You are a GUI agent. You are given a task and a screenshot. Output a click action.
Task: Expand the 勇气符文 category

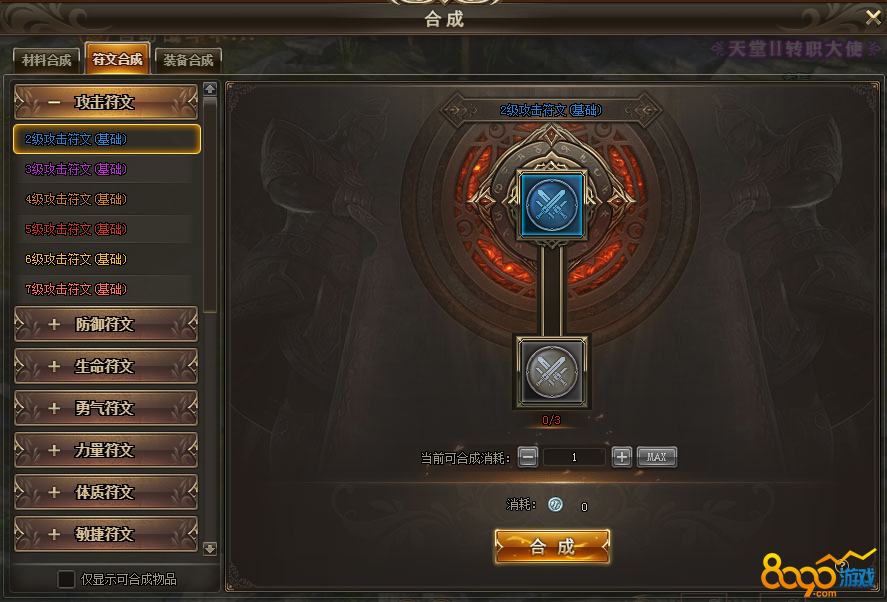[105, 408]
